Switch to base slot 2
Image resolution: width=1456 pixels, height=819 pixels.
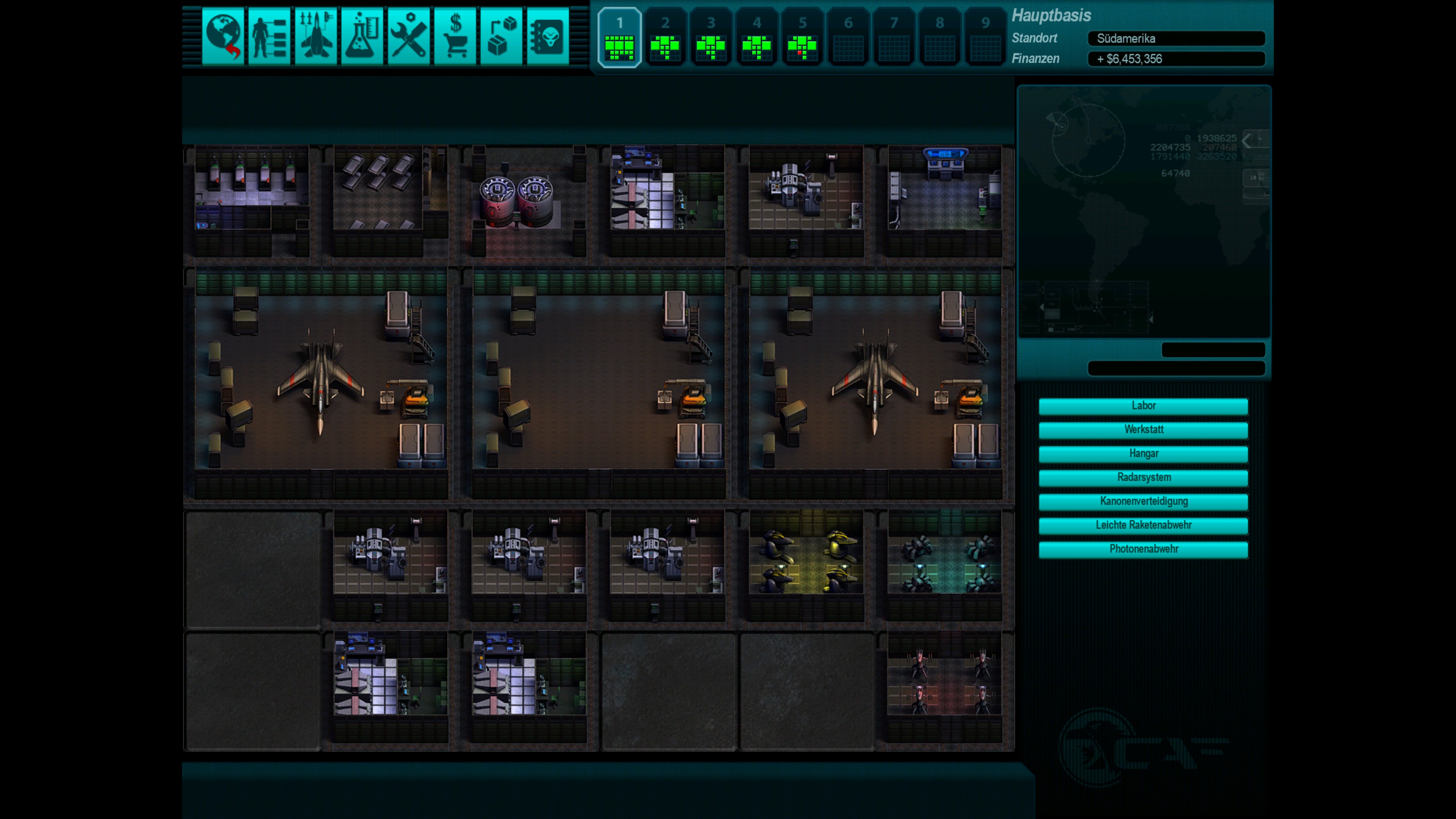coord(665,38)
